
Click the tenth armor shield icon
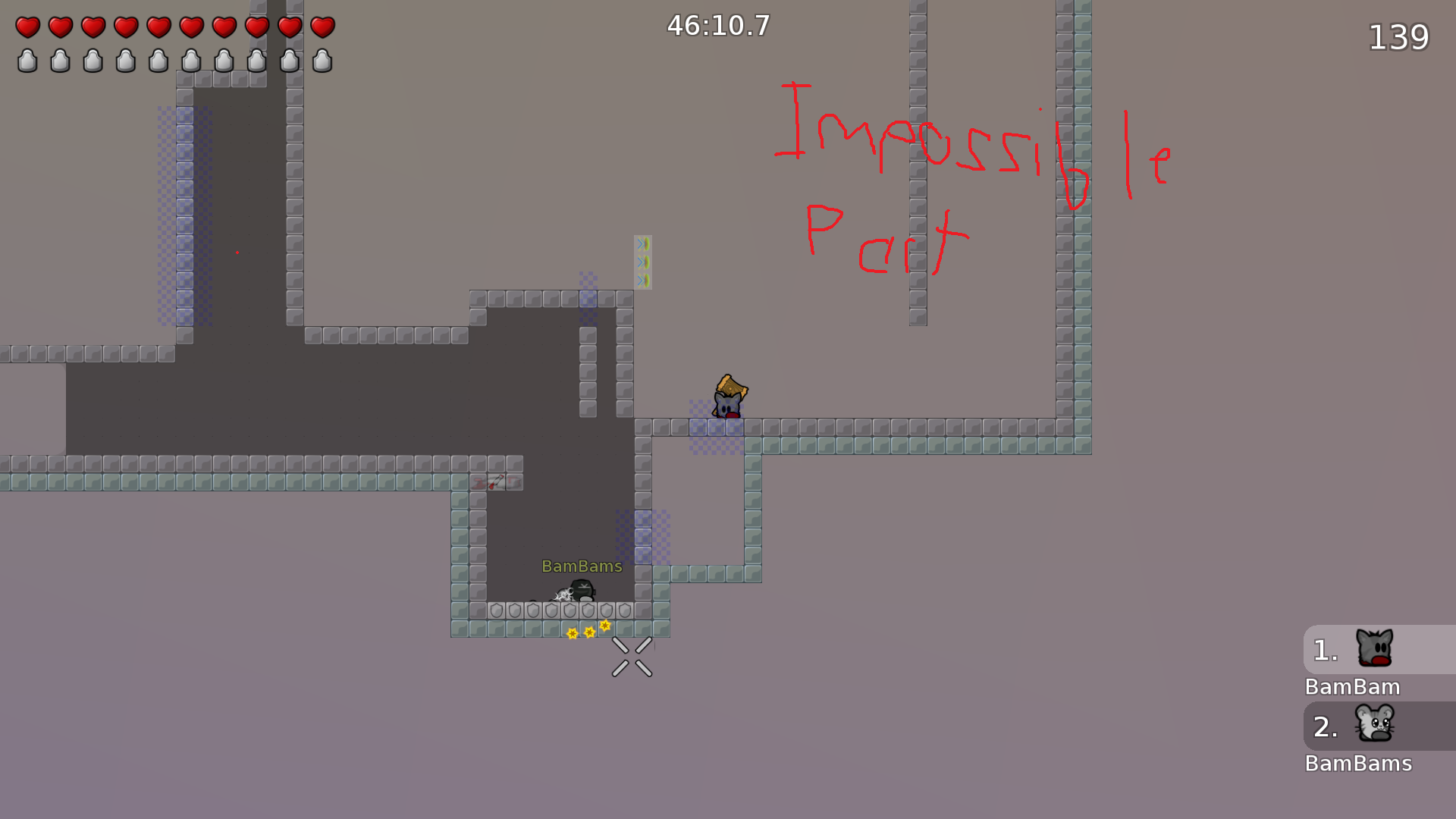(x=322, y=61)
